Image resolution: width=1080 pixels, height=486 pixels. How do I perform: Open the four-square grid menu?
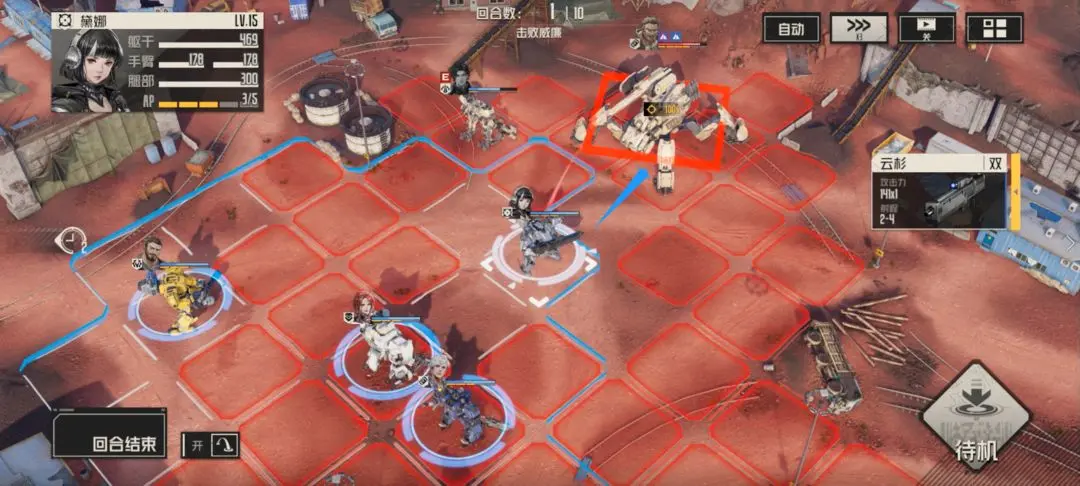point(994,29)
